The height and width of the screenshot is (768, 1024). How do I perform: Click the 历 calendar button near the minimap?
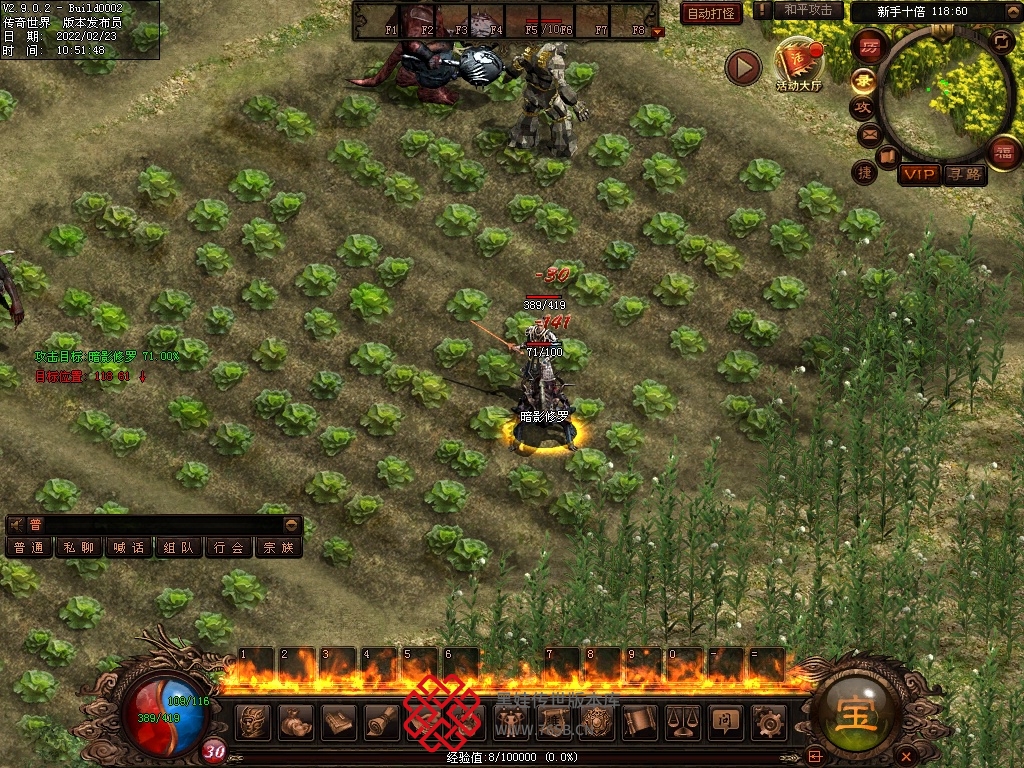[871, 47]
